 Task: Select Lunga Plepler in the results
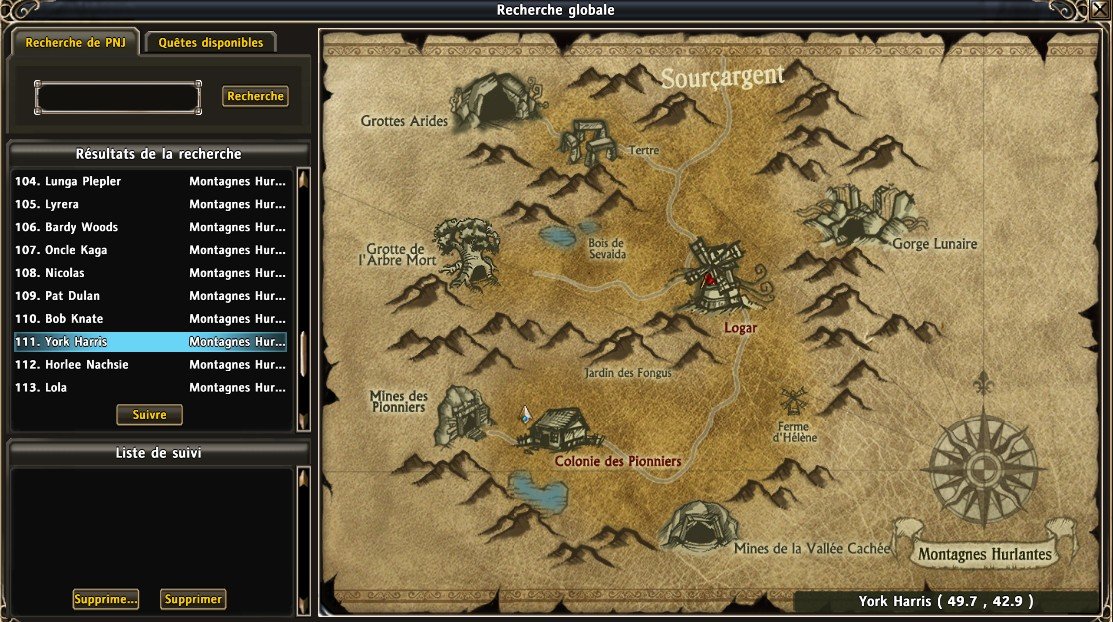(150, 182)
